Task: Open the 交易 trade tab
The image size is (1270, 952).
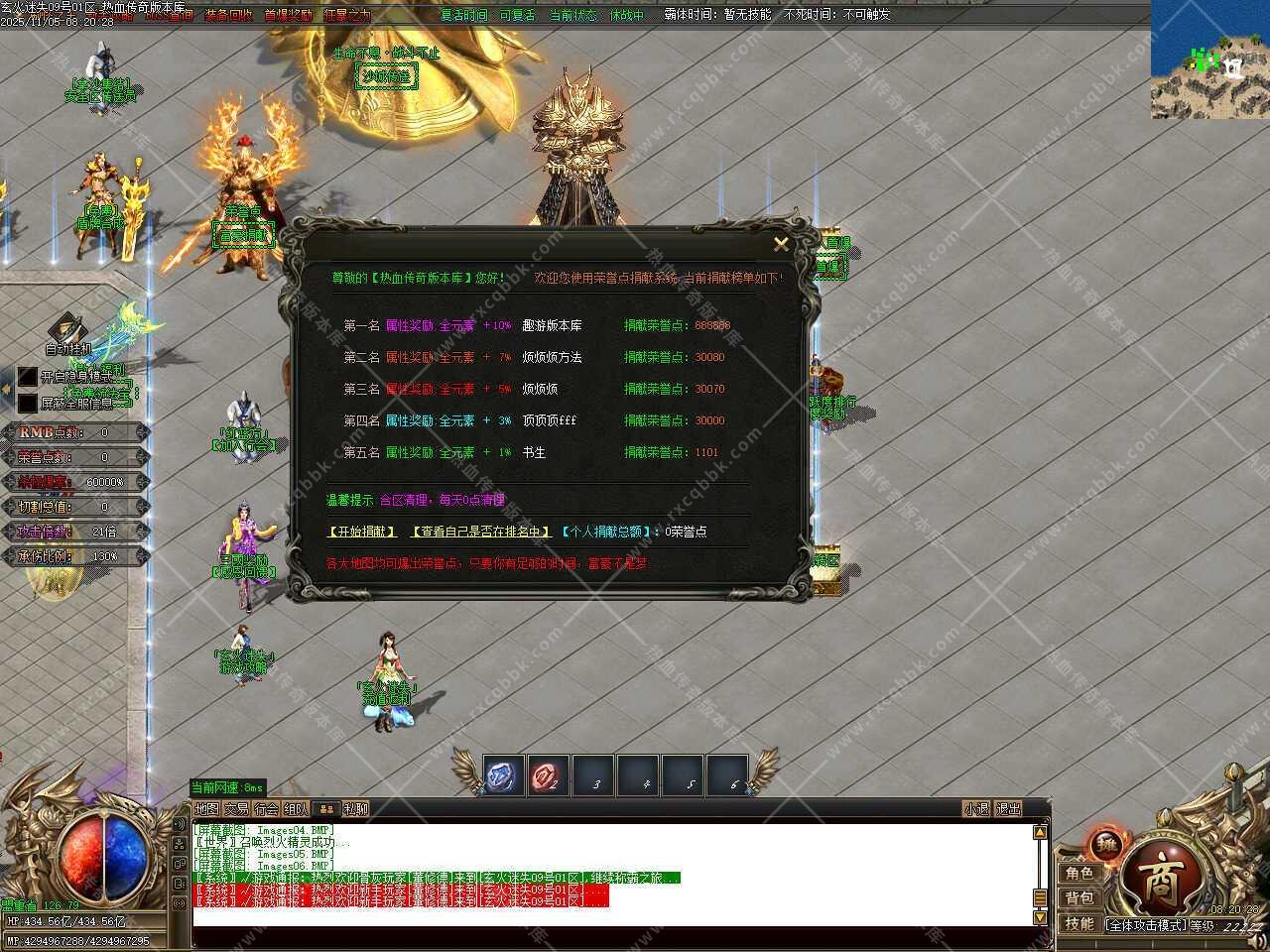Action: [236, 809]
